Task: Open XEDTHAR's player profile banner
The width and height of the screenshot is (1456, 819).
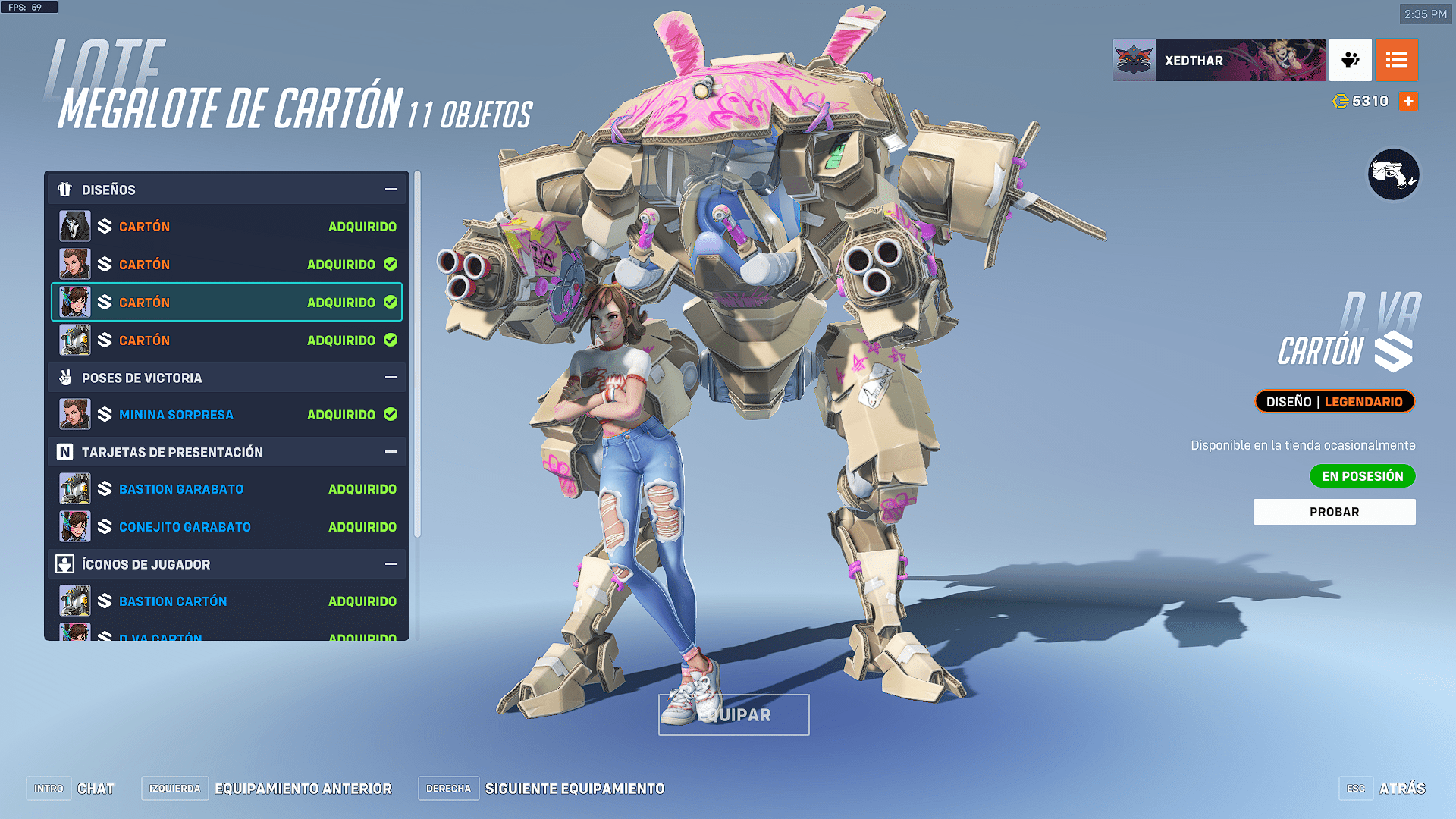Action: pyautogui.click(x=1219, y=61)
